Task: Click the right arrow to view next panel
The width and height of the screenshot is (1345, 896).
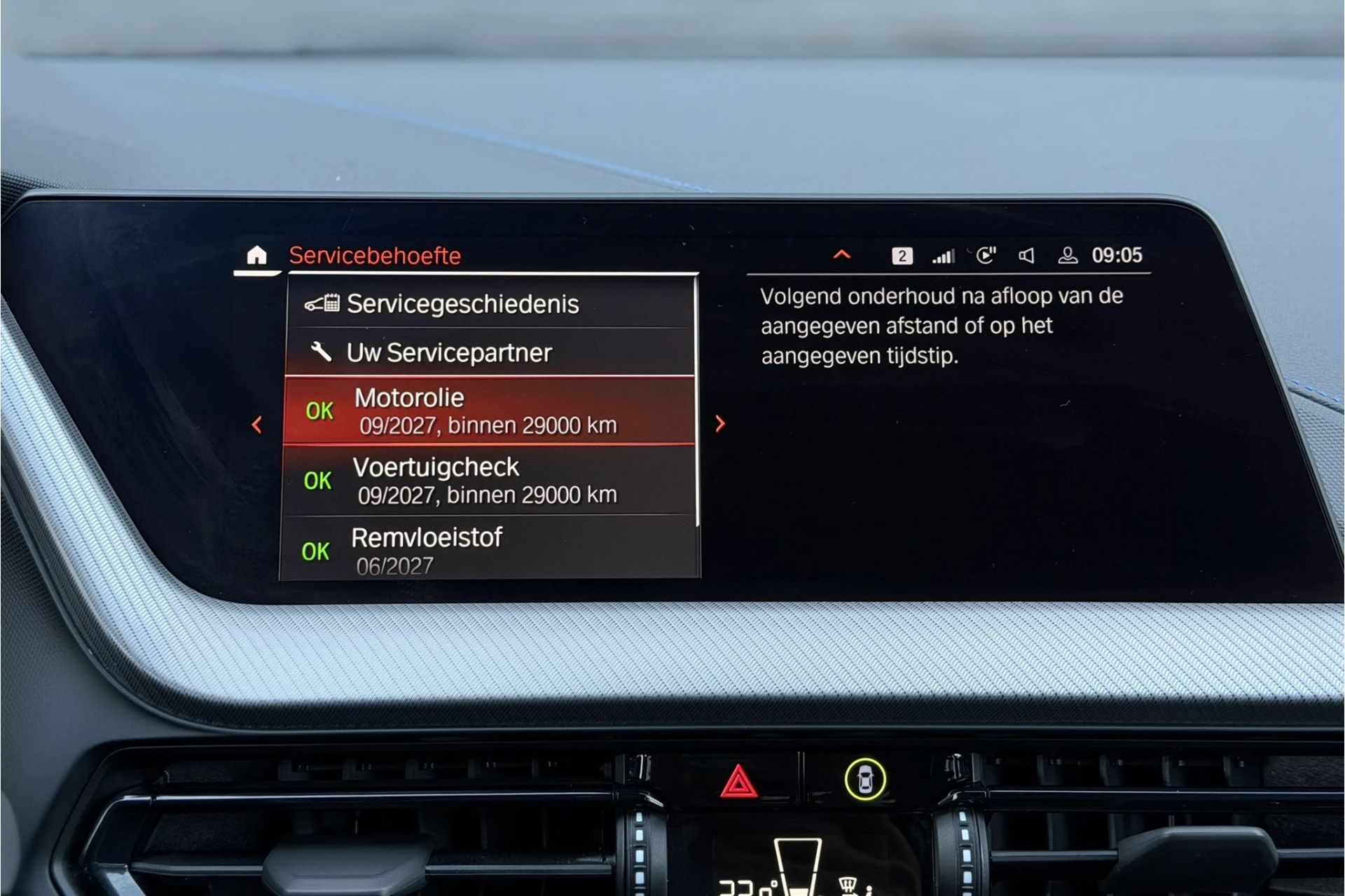Action: click(719, 425)
